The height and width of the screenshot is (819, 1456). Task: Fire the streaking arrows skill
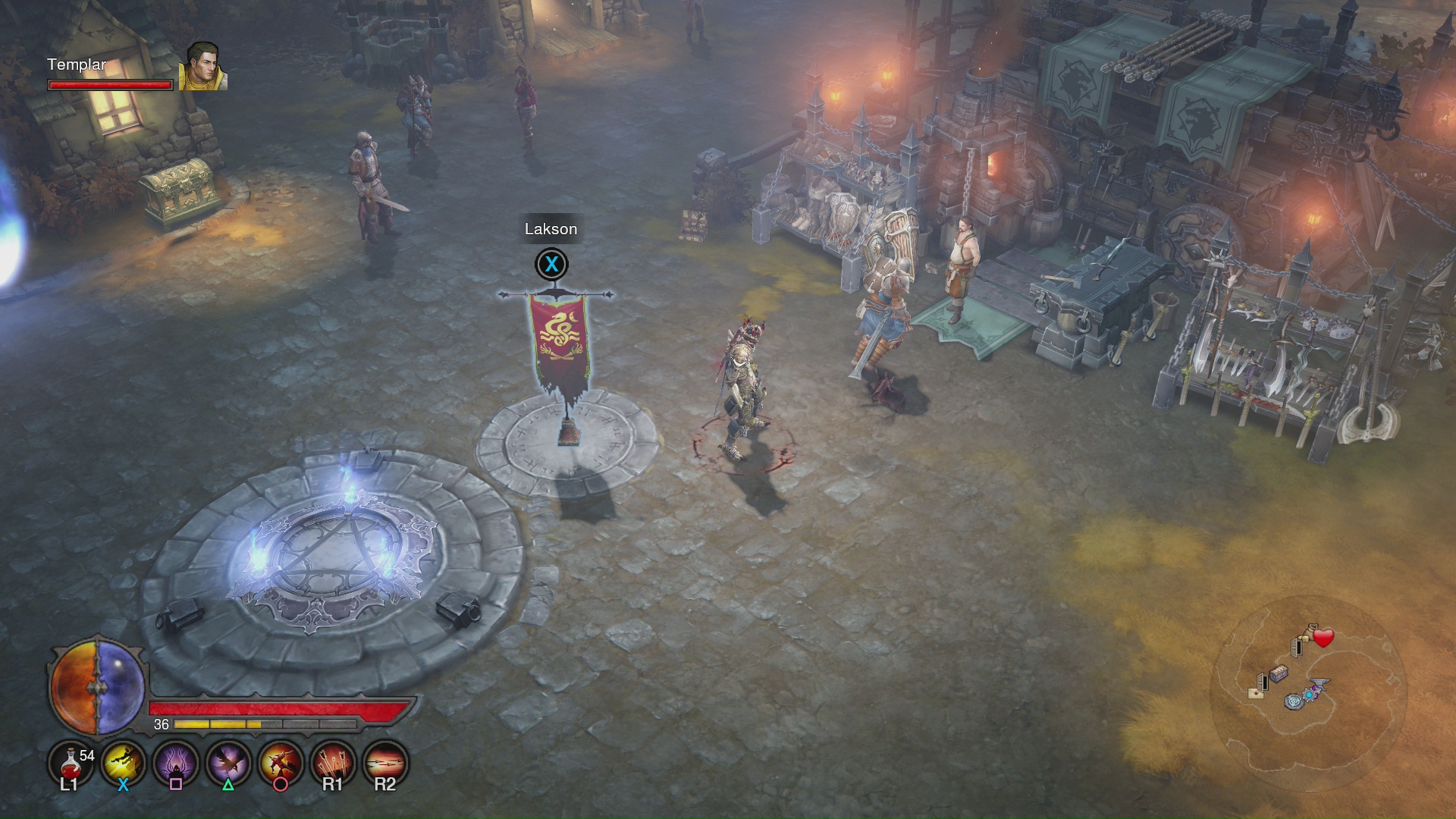[385, 763]
